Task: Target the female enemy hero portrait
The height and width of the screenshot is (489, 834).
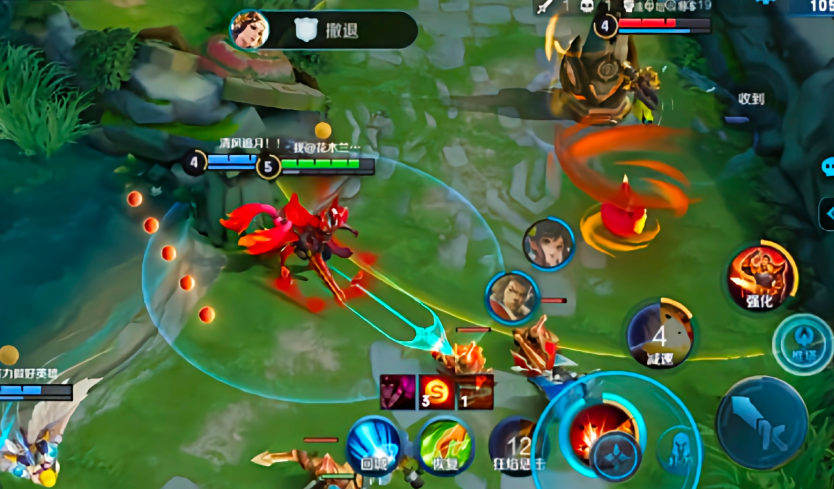Action: point(548,244)
